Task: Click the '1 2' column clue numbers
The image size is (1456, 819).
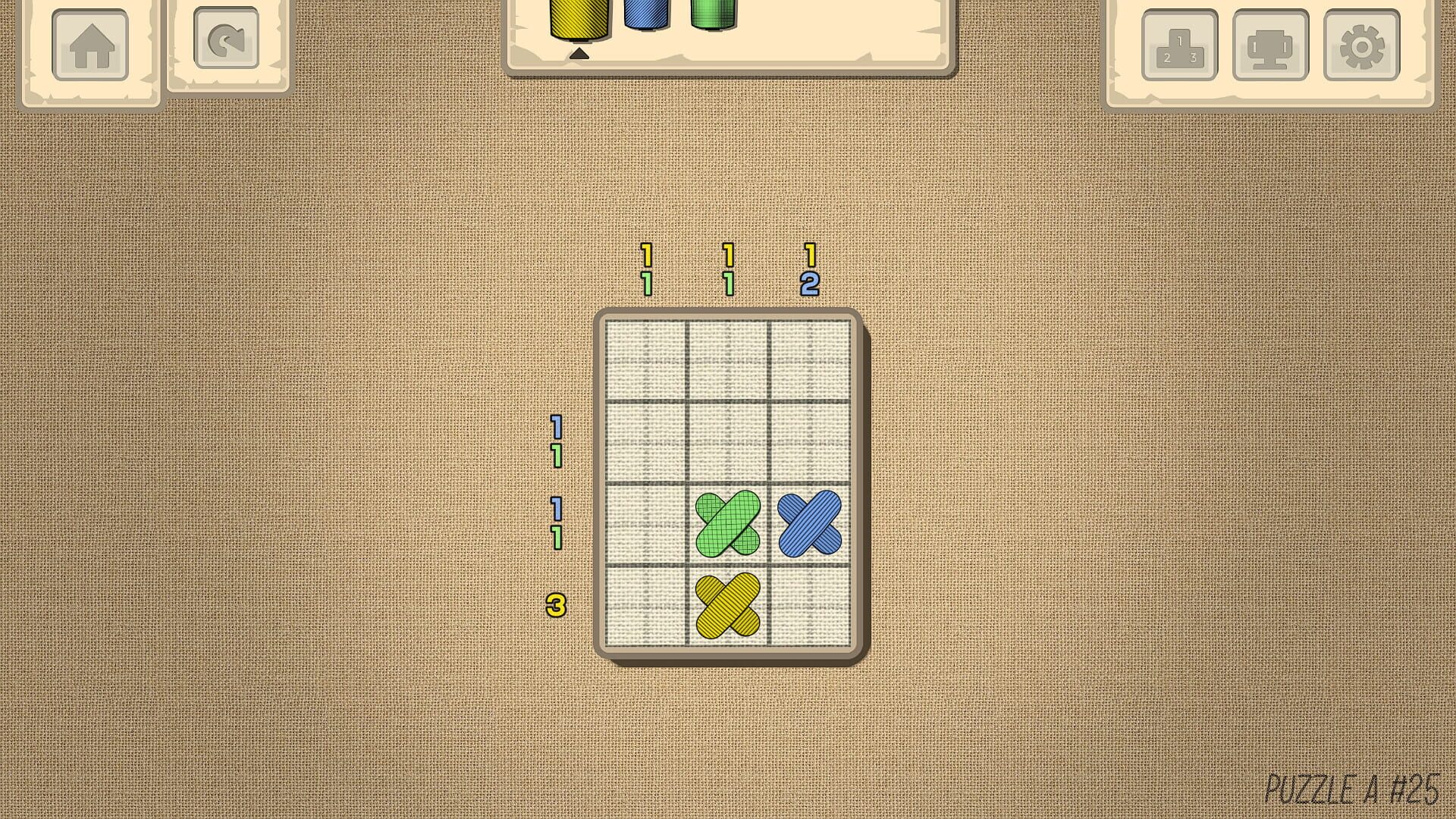Action: pos(810,271)
